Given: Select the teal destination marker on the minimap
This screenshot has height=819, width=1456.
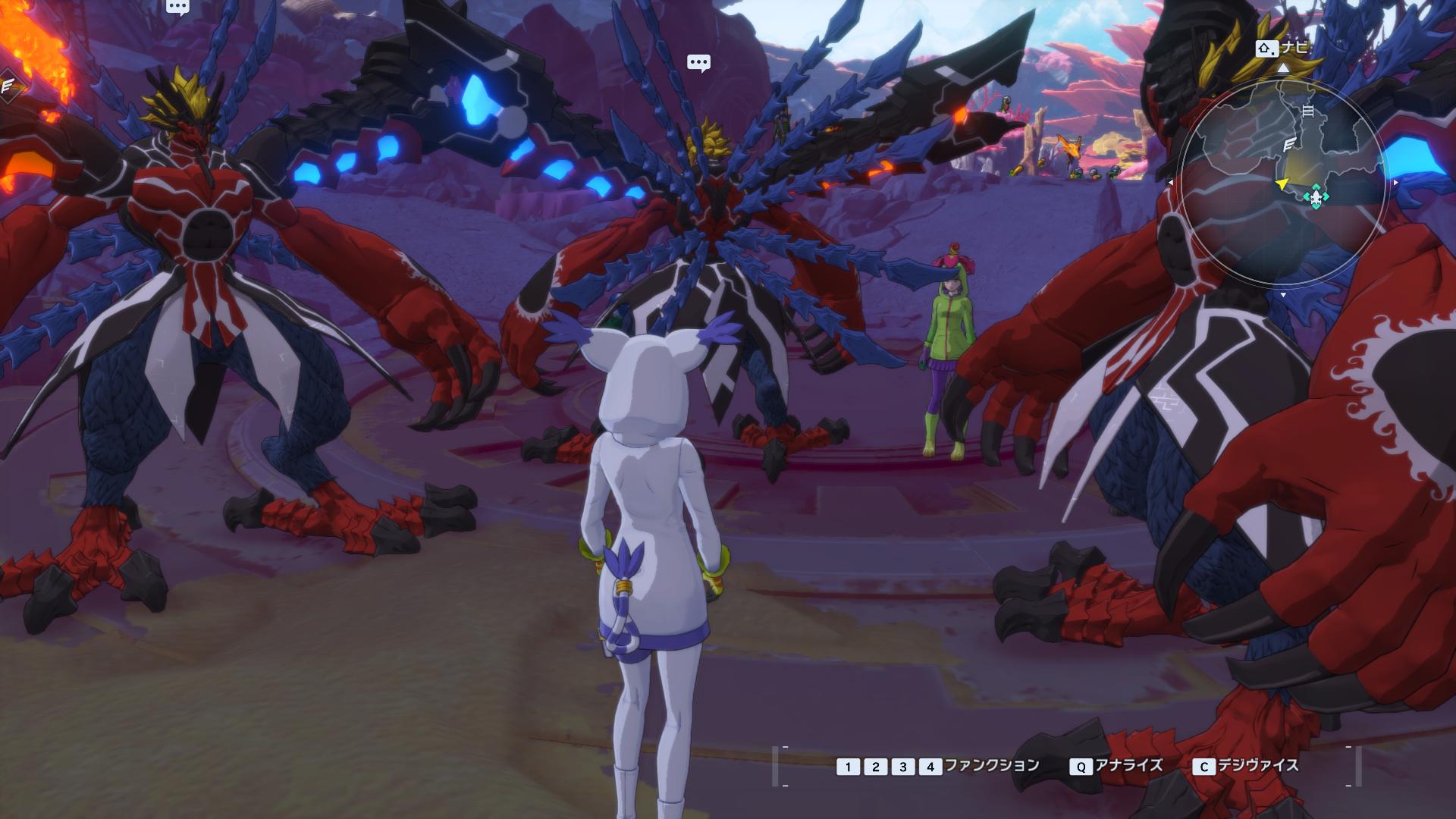Looking at the screenshot, I should 1316,197.
